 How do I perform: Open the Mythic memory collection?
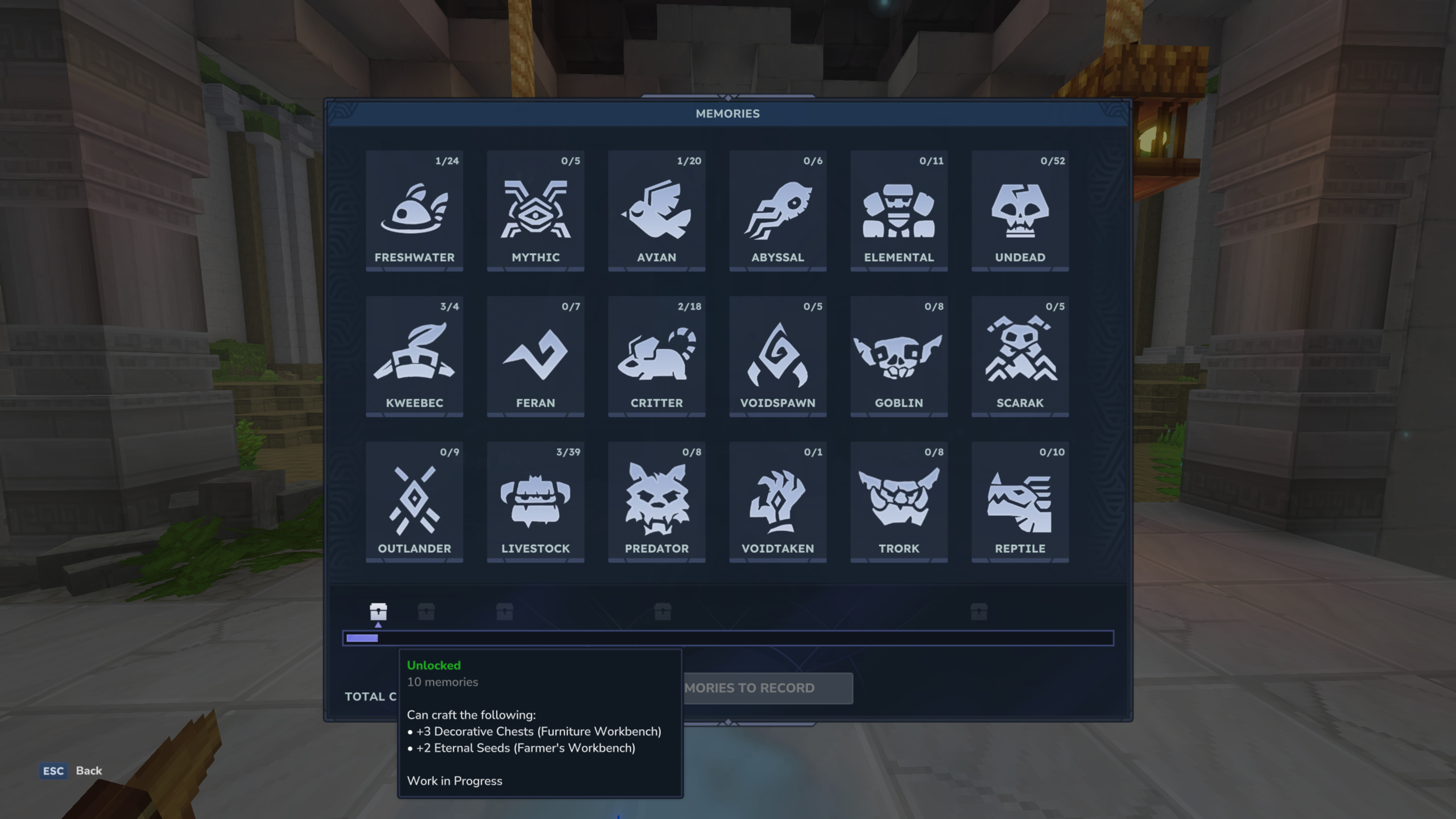click(535, 212)
